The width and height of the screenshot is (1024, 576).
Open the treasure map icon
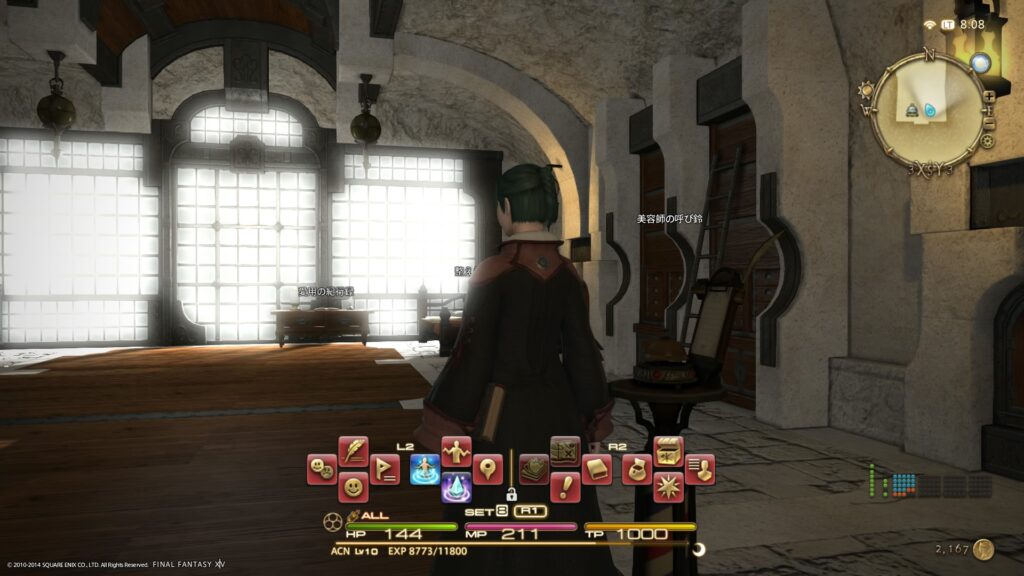tap(565, 450)
